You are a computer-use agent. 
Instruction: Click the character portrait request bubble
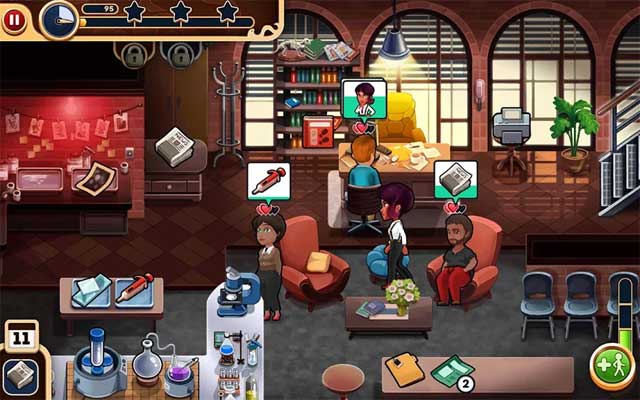(364, 99)
